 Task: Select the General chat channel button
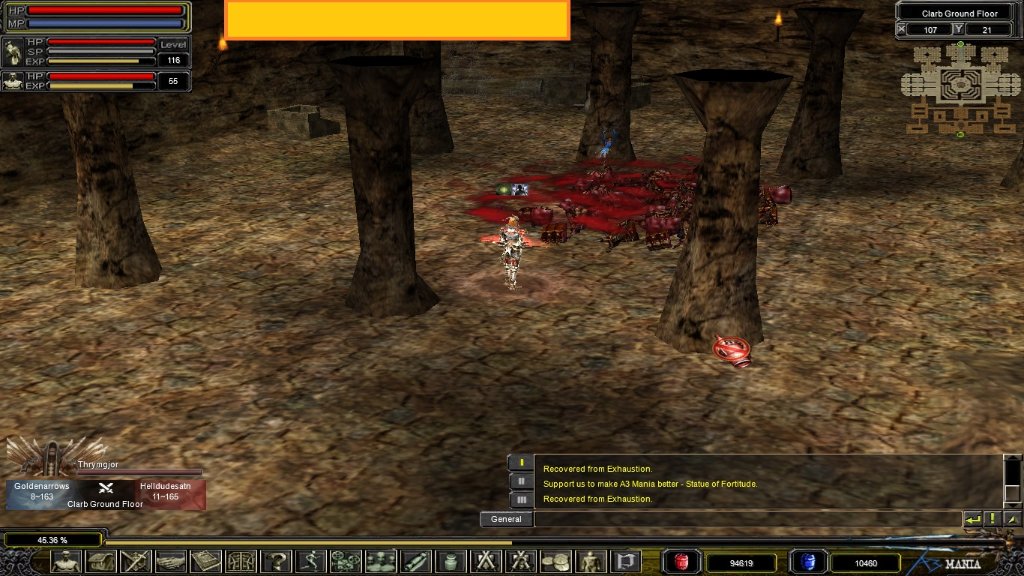click(x=506, y=519)
